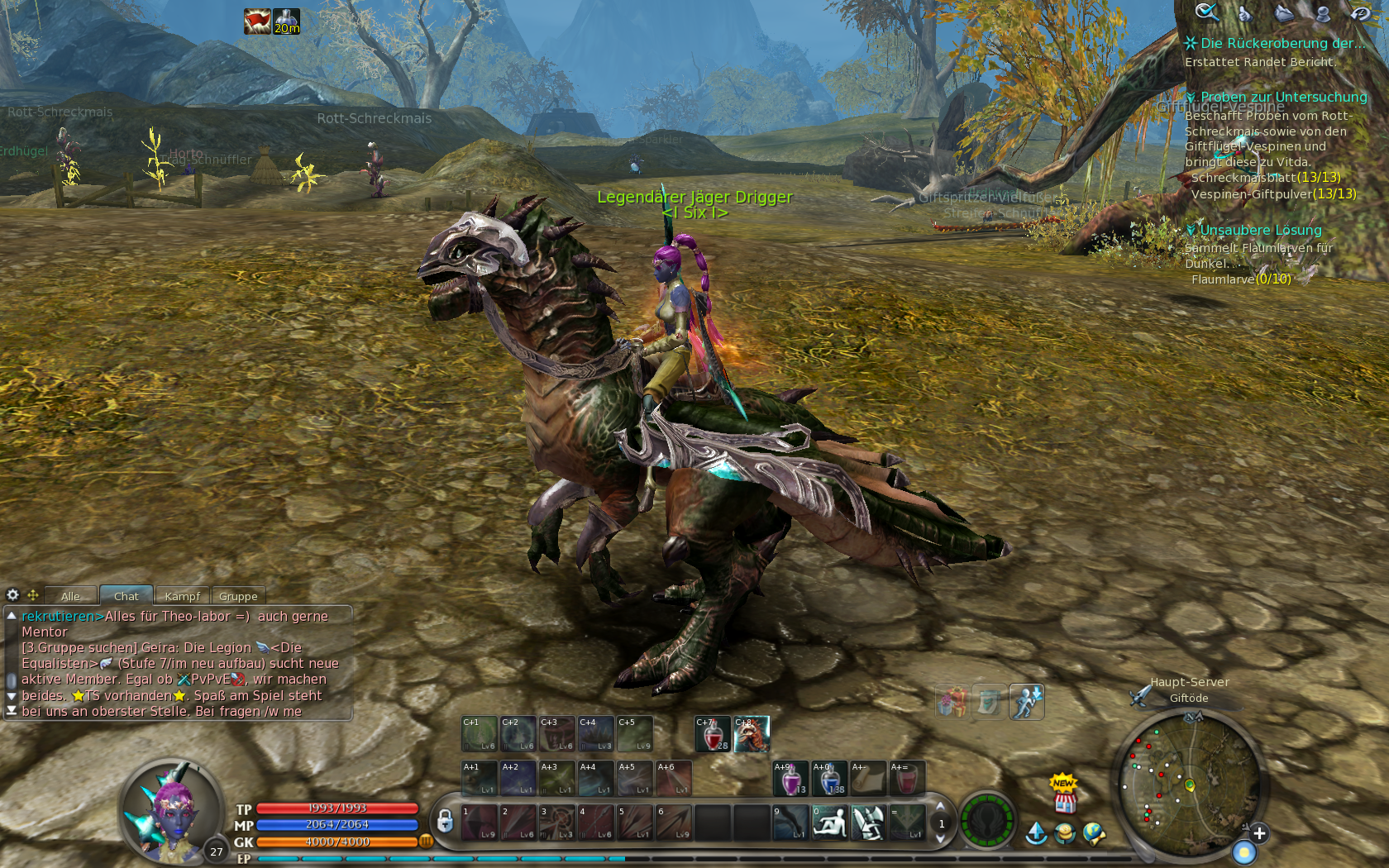This screenshot has width=1389, height=868.
Task: Click the minimap plus button
Action: click(1258, 833)
